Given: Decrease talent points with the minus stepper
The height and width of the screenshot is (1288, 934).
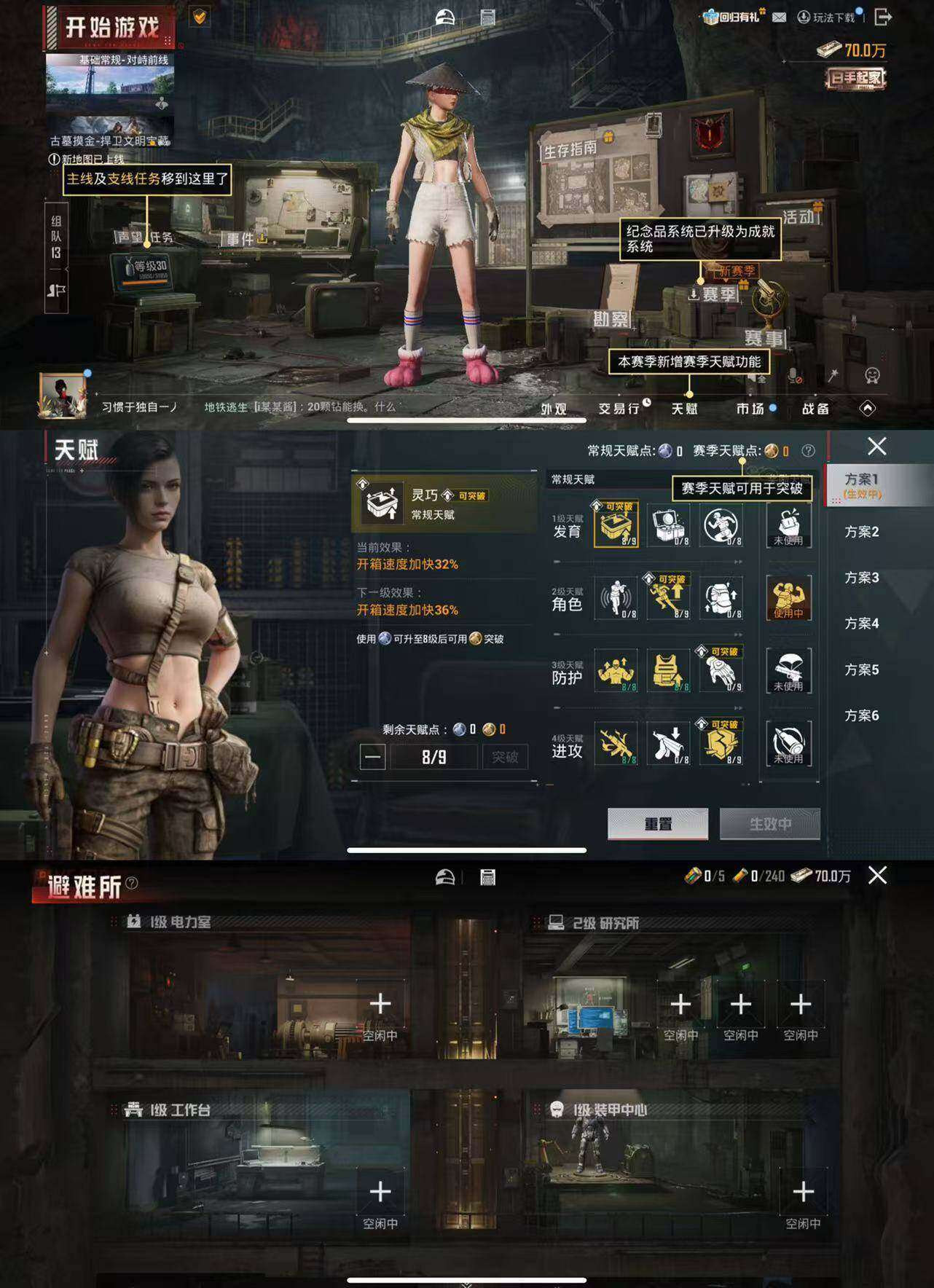Looking at the screenshot, I should [x=372, y=758].
